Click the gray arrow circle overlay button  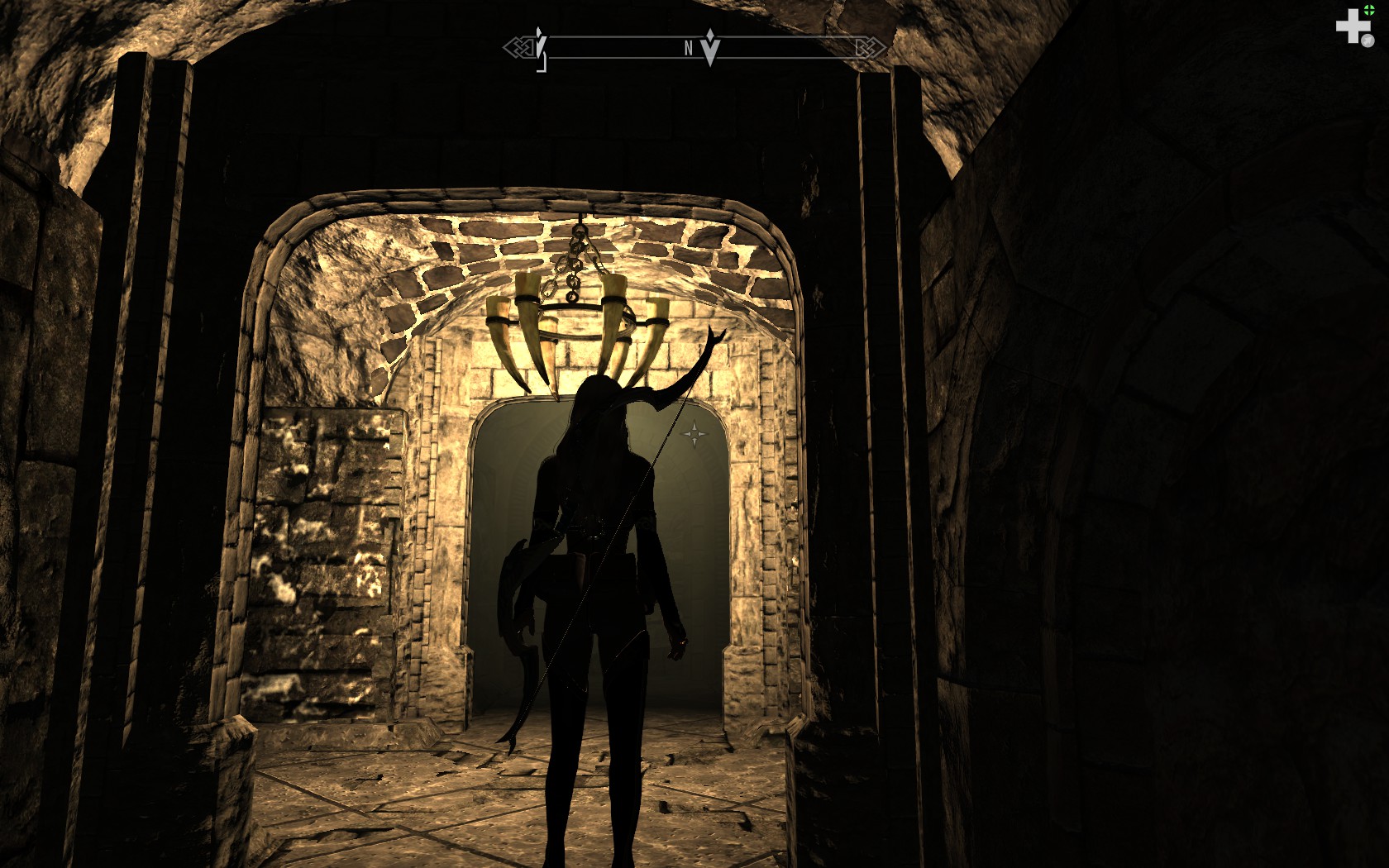point(1368,41)
